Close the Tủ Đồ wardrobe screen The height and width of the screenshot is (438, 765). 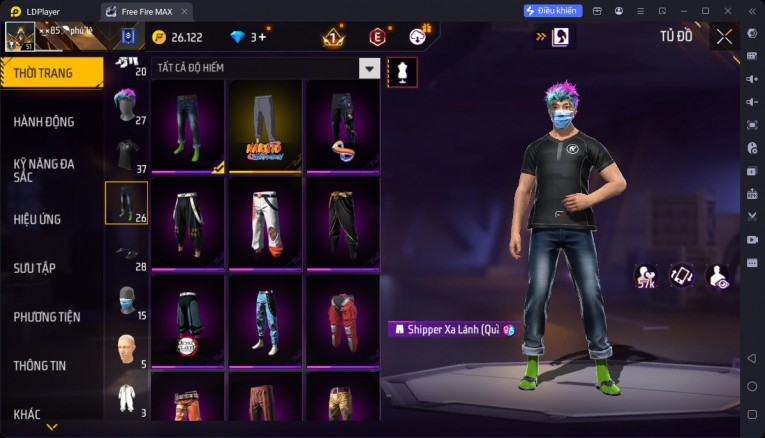(x=724, y=37)
